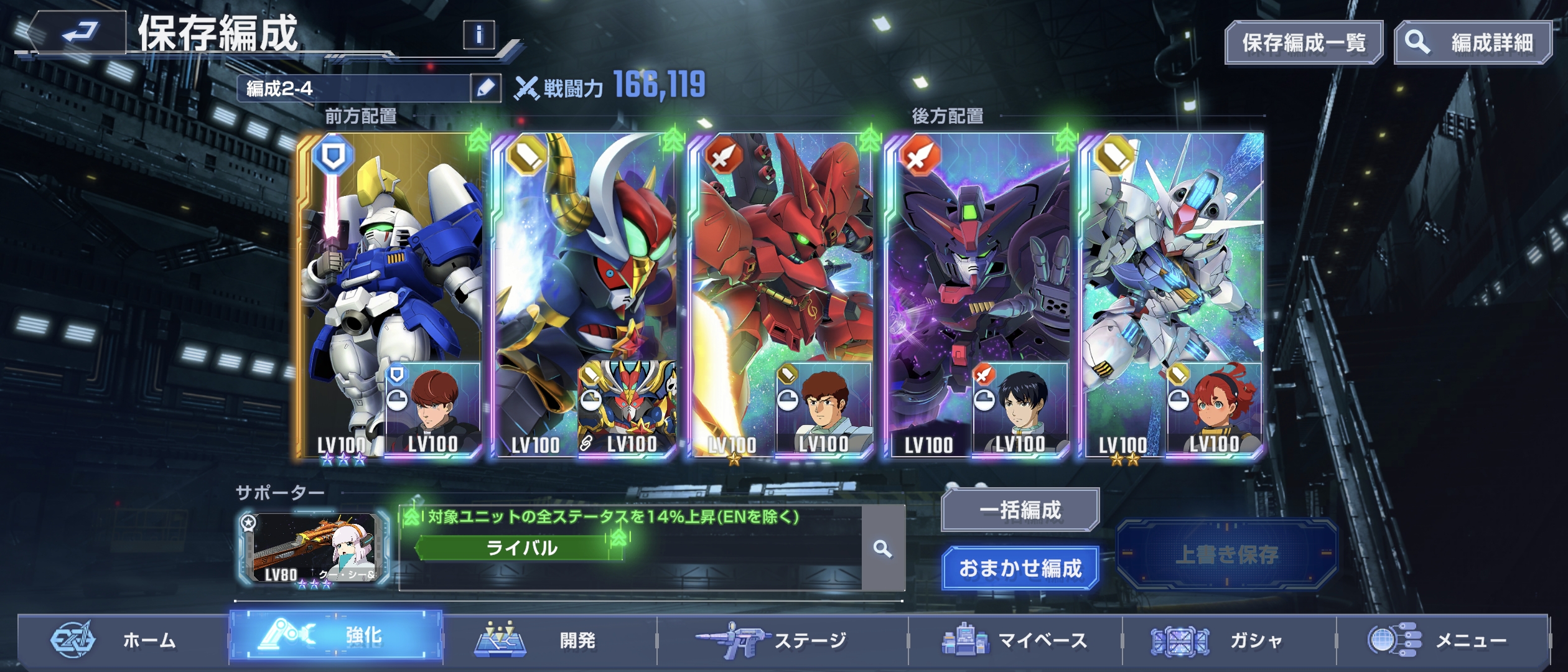Open the LV80 supporter card
Image resolution: width=1568 pixels, height=672 pixels.
tap(314, 549)
